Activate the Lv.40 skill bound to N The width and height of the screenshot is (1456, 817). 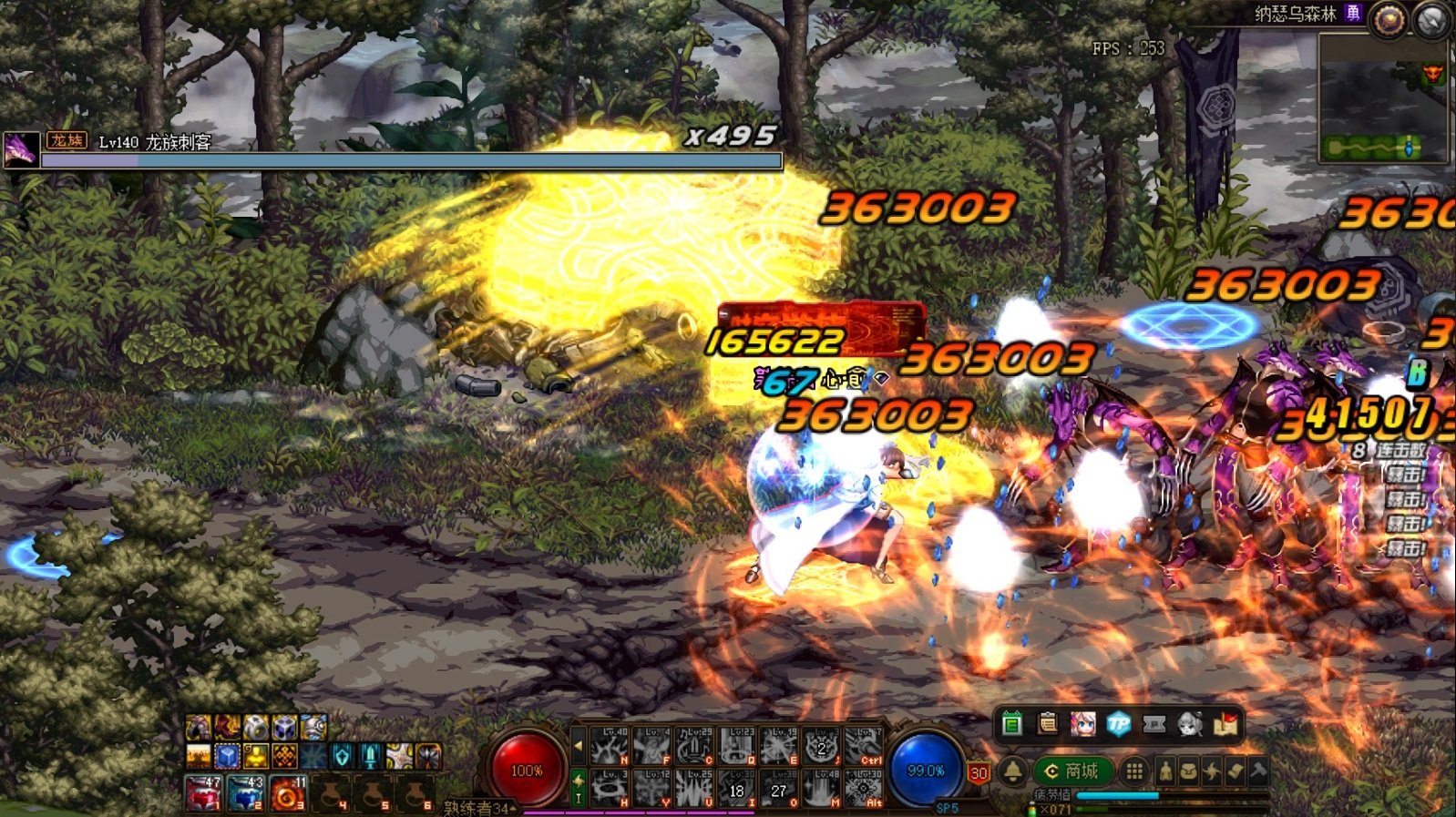pyautogui.click(x=609, y=746)
